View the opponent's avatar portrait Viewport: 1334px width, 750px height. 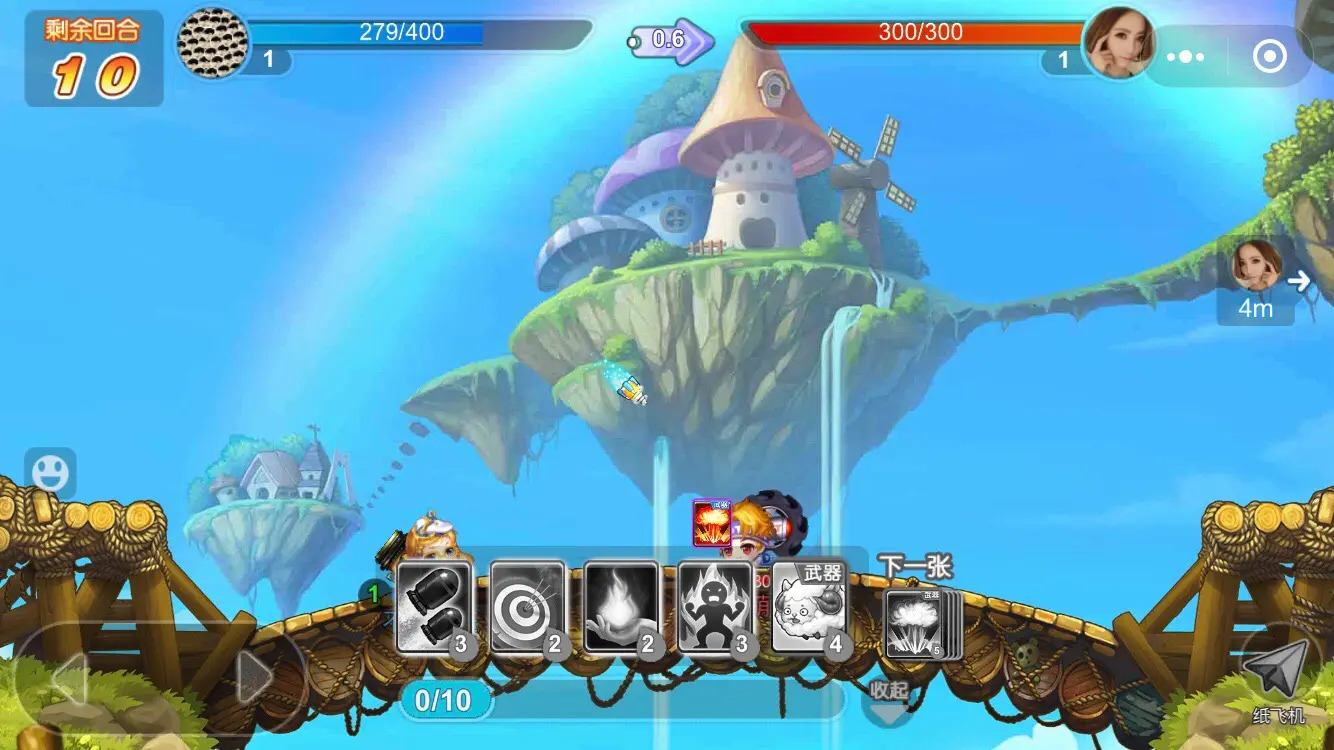[1117, 43]
